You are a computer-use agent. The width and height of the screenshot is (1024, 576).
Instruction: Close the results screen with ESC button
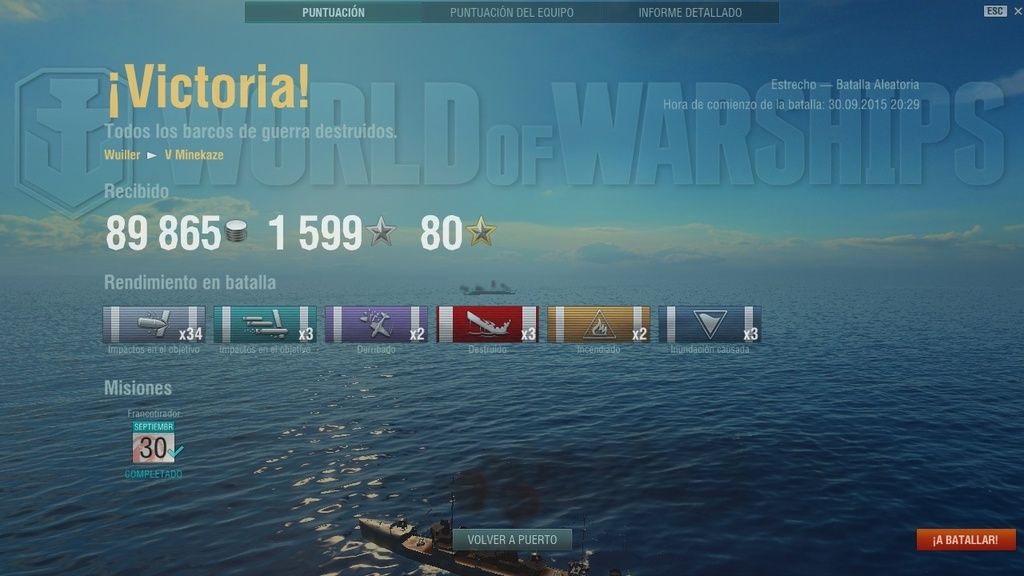click(994, 11)
